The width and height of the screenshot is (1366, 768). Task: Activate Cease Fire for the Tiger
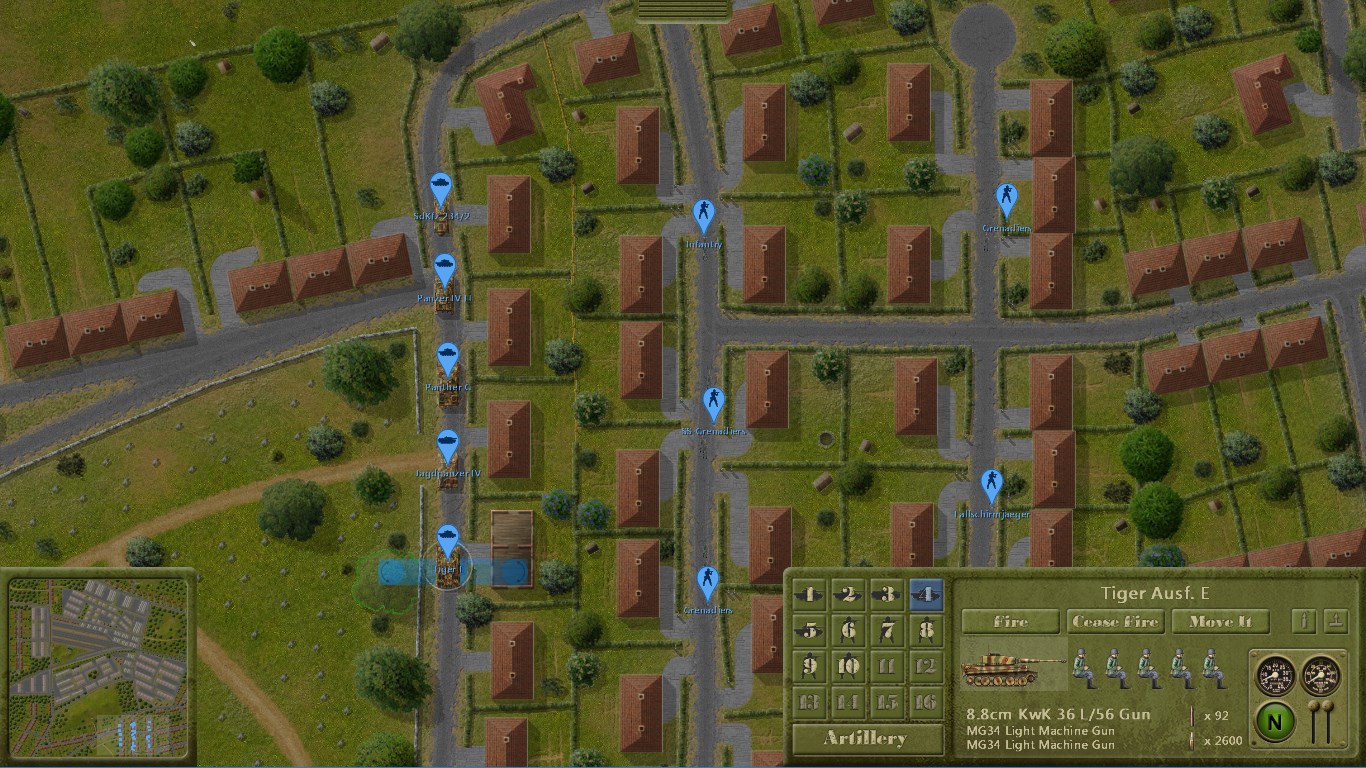coord(1115,621)
